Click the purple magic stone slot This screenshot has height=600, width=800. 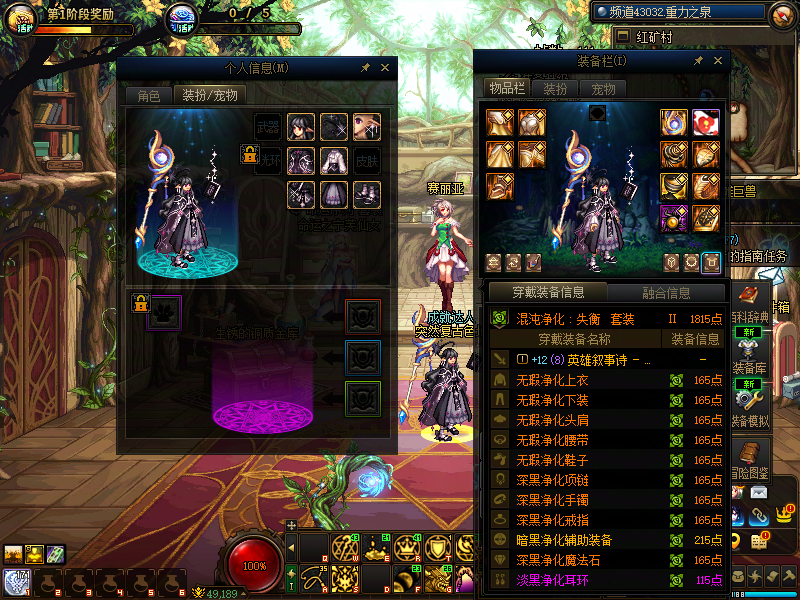pos(674,217)
